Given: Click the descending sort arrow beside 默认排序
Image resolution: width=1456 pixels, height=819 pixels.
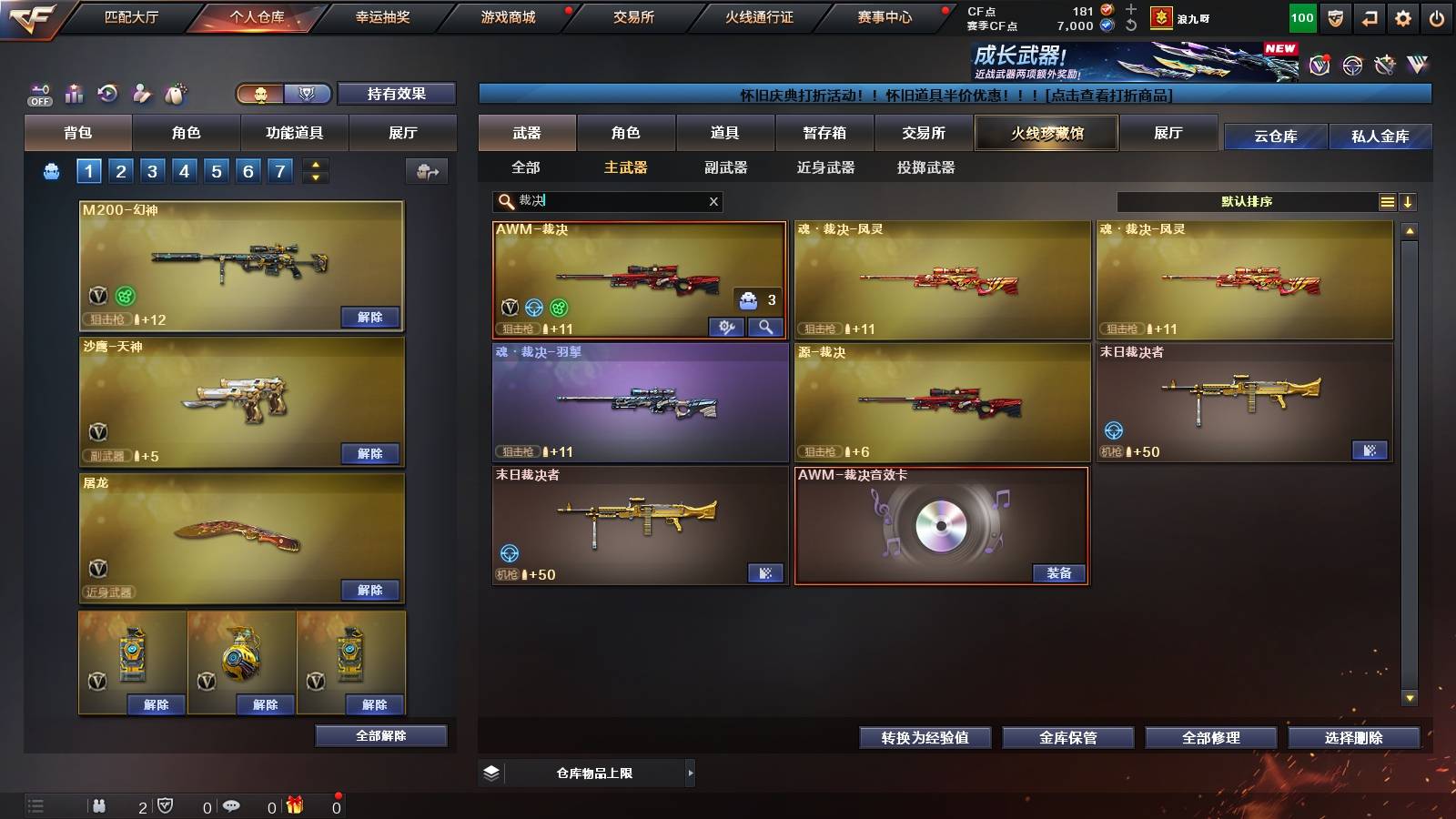Looking at the screenshot, I should (x=1409, y=201).
